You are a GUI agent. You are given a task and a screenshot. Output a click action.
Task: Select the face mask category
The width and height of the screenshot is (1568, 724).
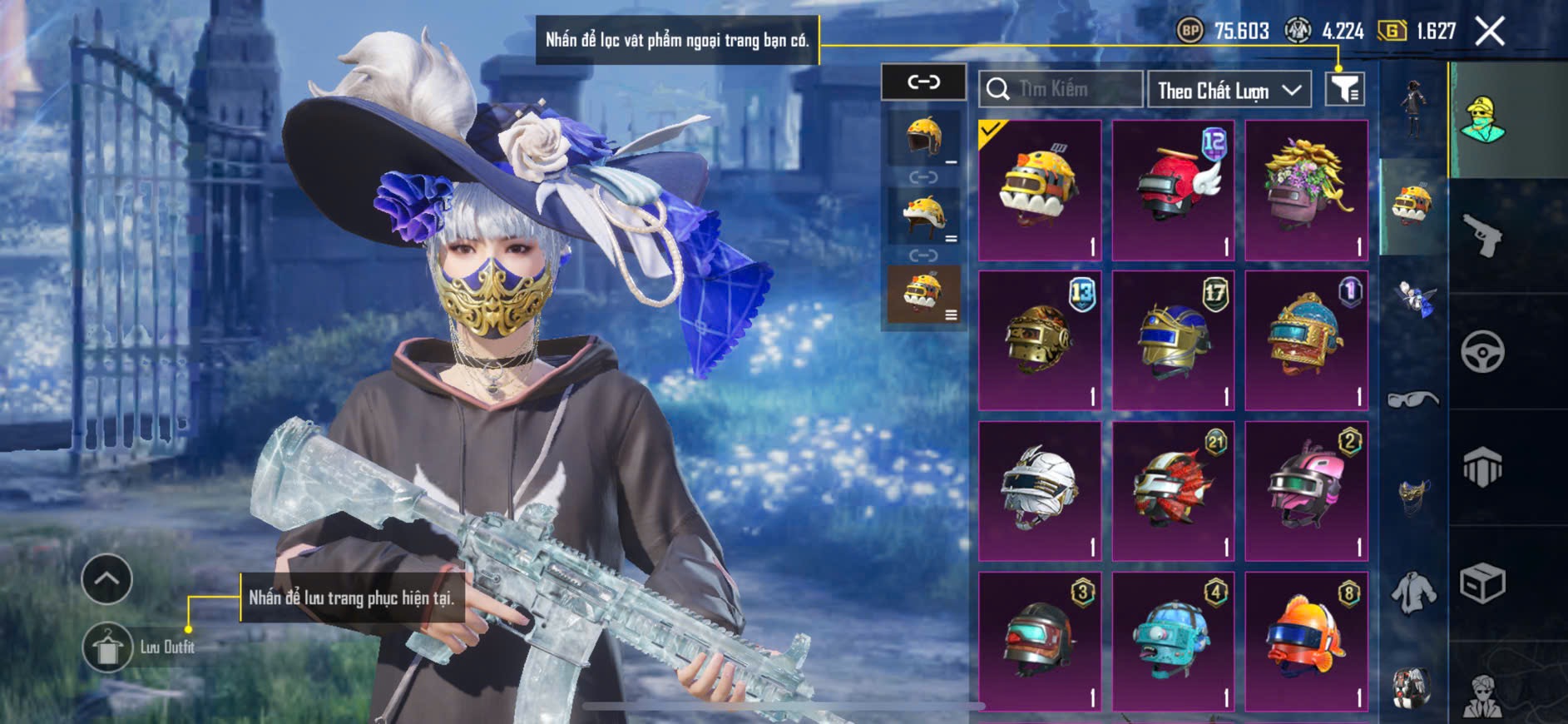1412,495
